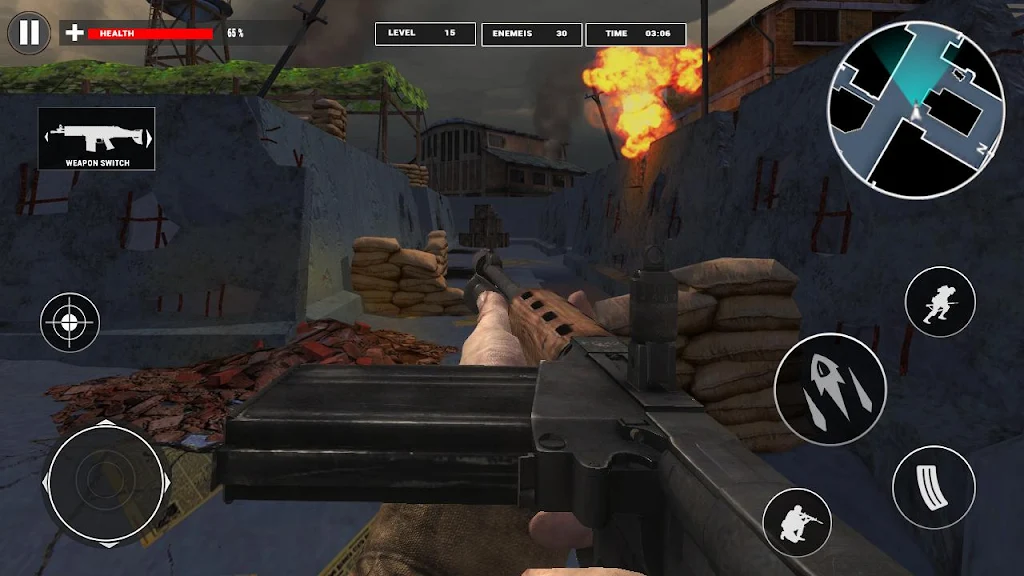The width and height of the screenshot is (1024, 576).
Task: Reload using the magazine button
Action: coord(933,487)
